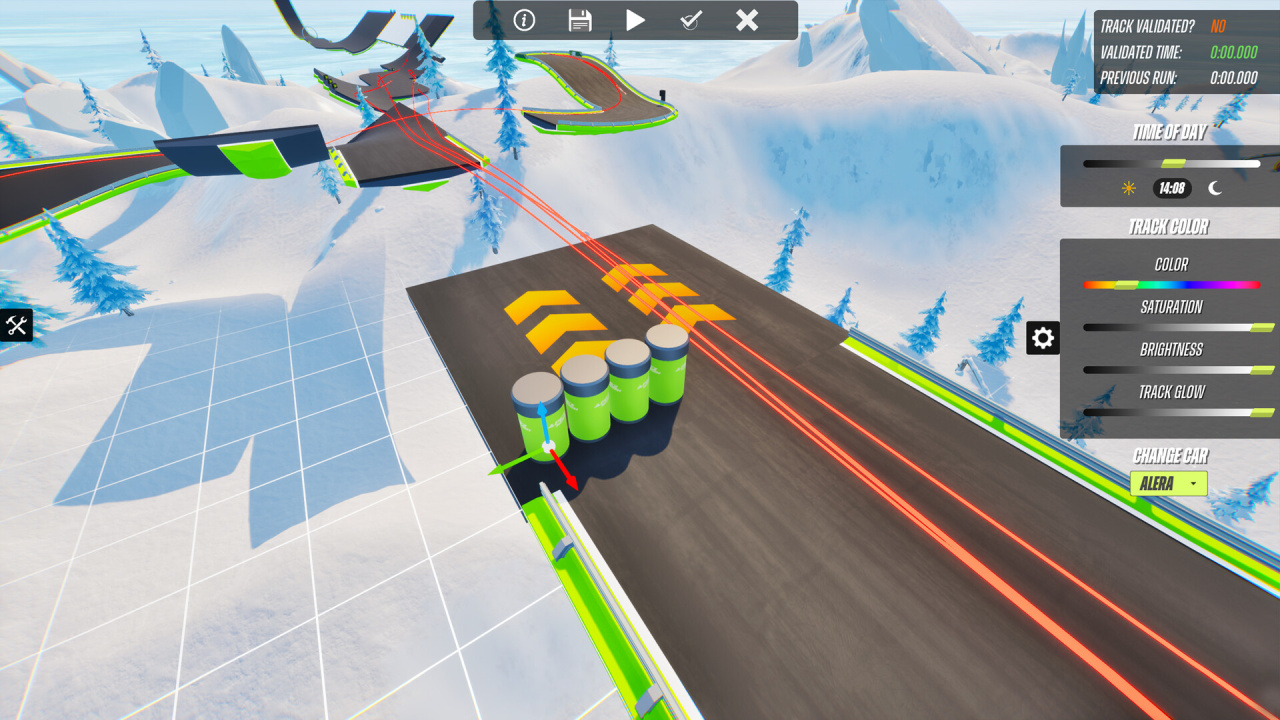Open the build tools wrench panel

[16, 325]
